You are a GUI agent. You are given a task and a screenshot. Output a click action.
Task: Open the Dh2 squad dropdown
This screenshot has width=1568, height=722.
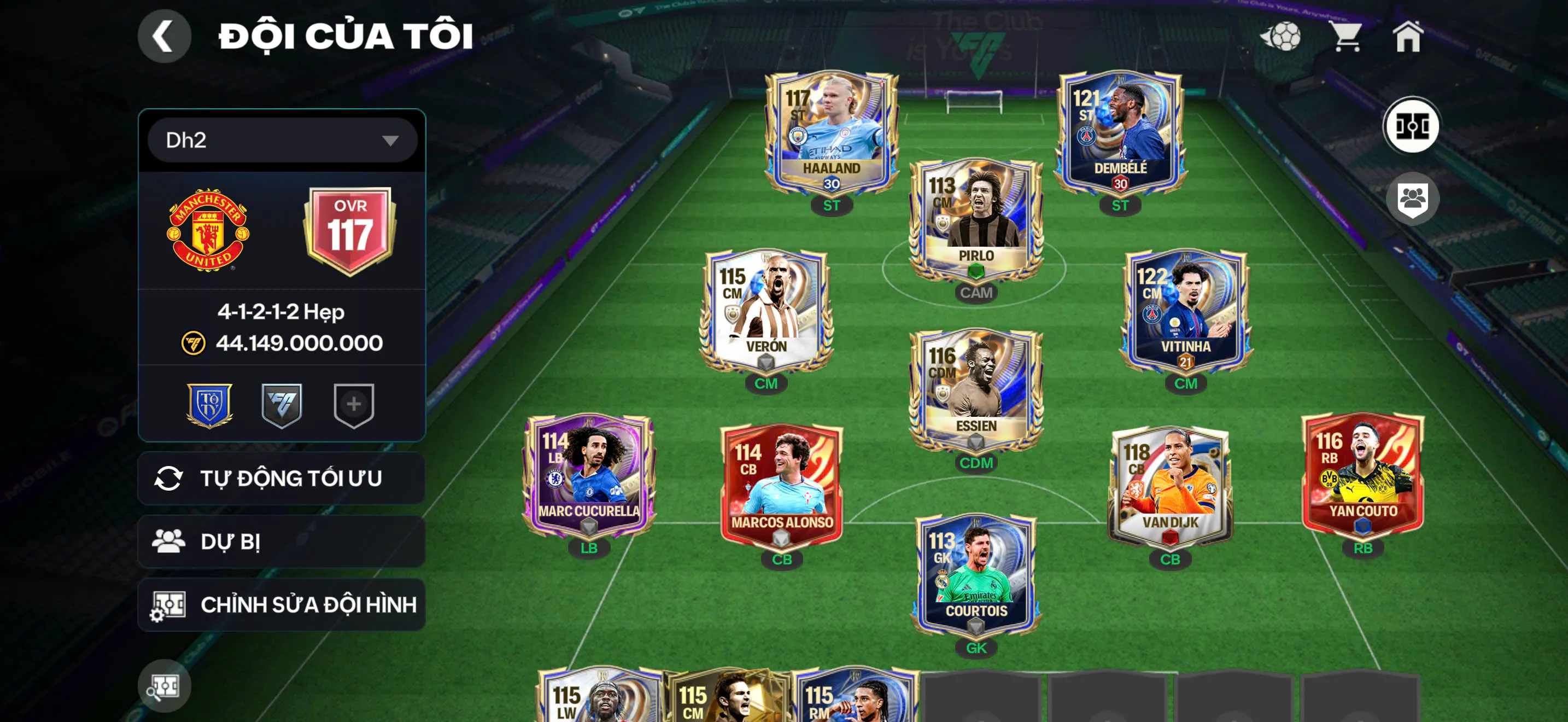click(x=282, y=140)
